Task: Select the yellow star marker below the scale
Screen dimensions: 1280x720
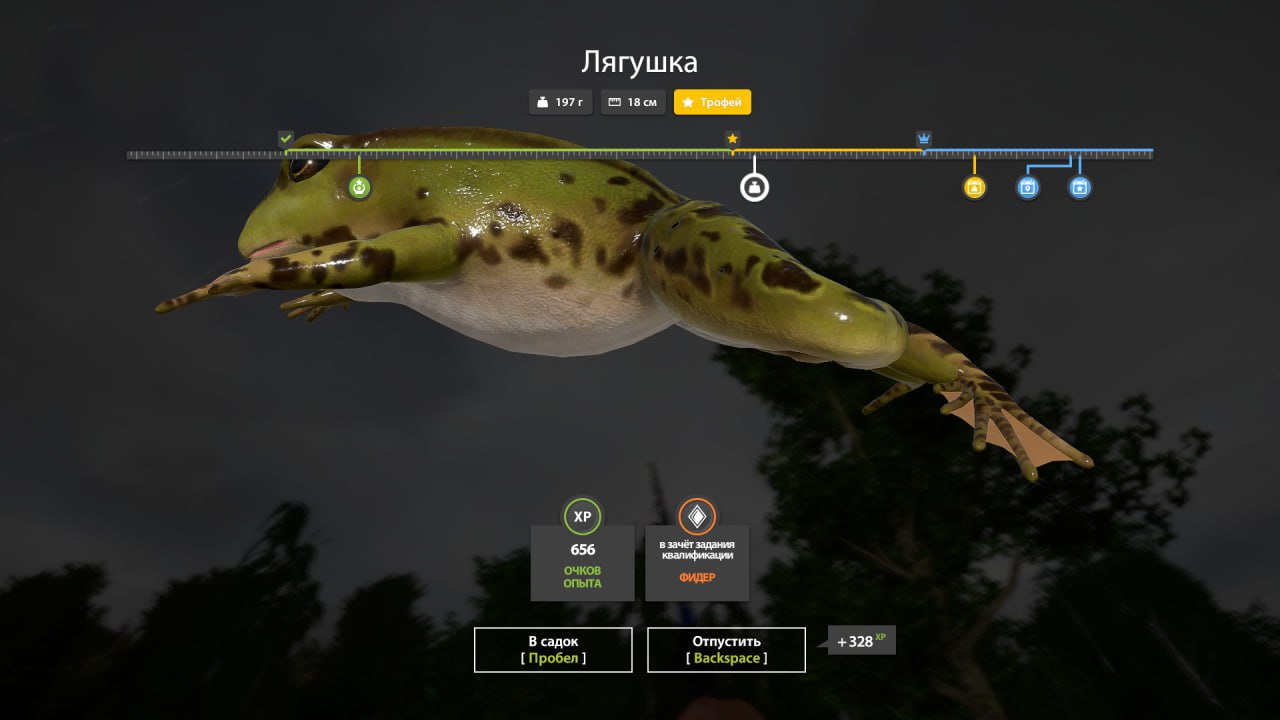Action: (x=975, y=187)
